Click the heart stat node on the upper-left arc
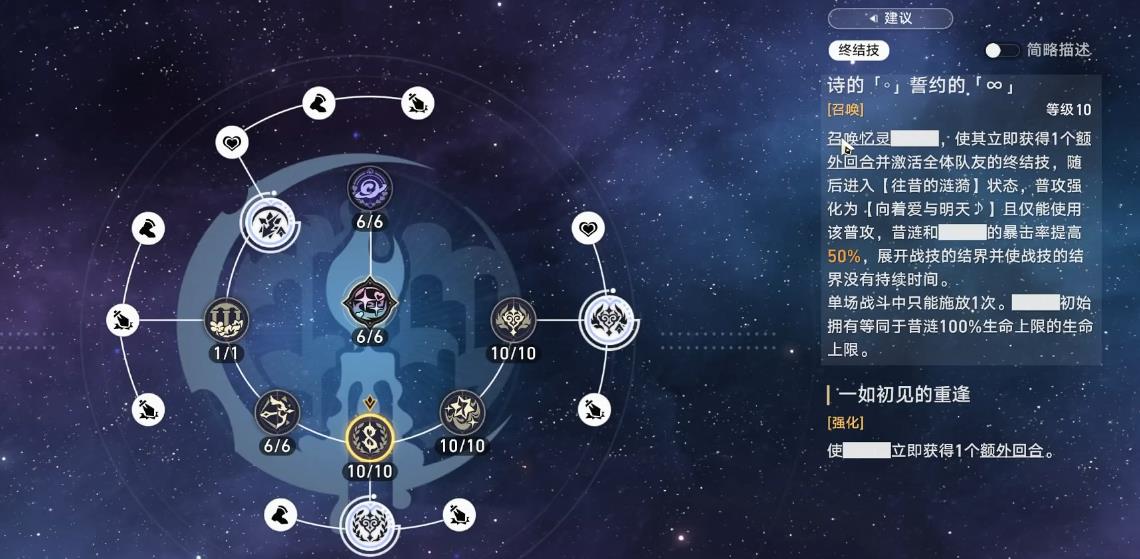This screenshot has width=1140, height=559. pyautogui.click(x=232, y=144)
